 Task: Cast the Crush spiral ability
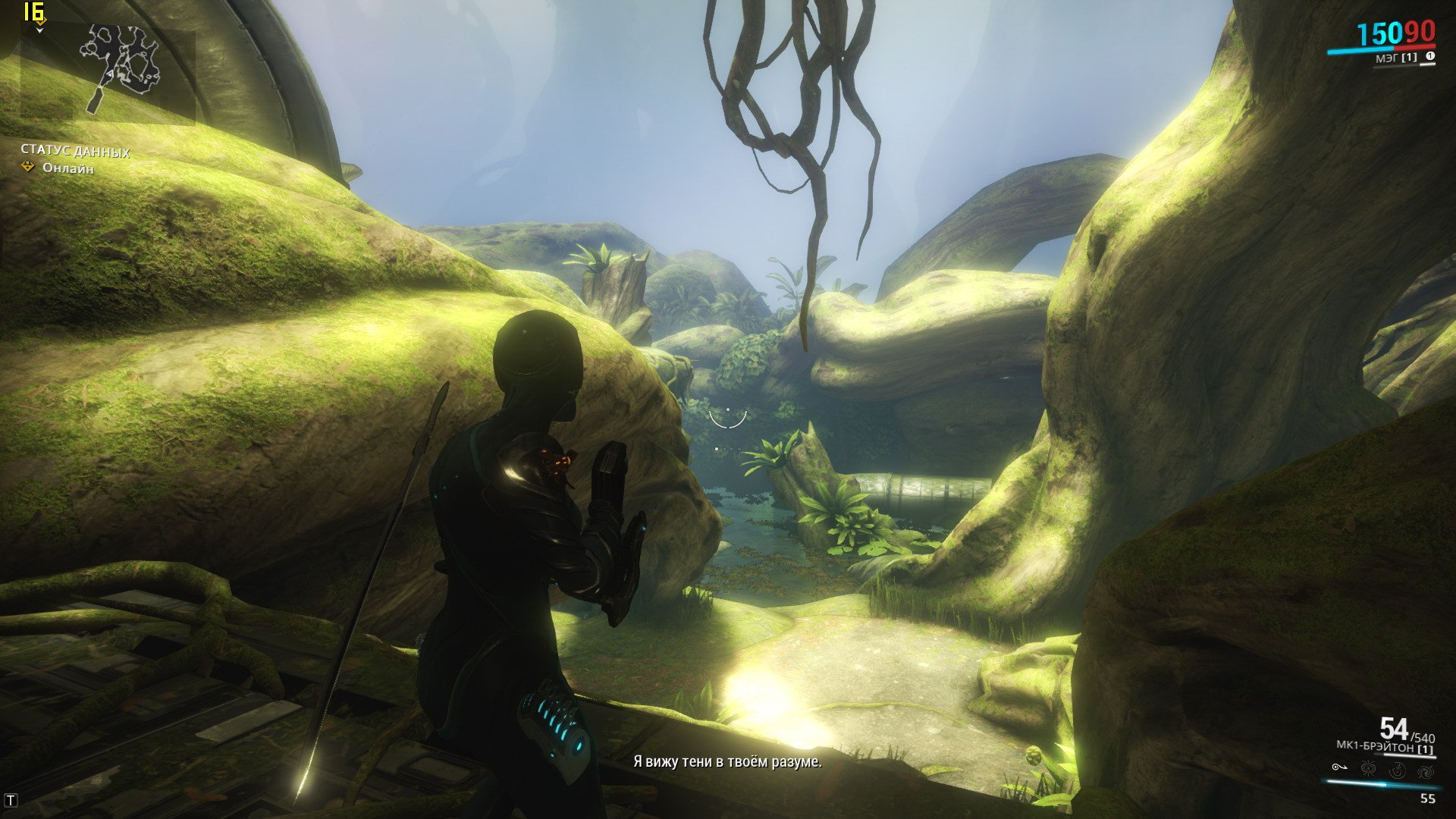pyautogui.click(x=1425, y=770)
